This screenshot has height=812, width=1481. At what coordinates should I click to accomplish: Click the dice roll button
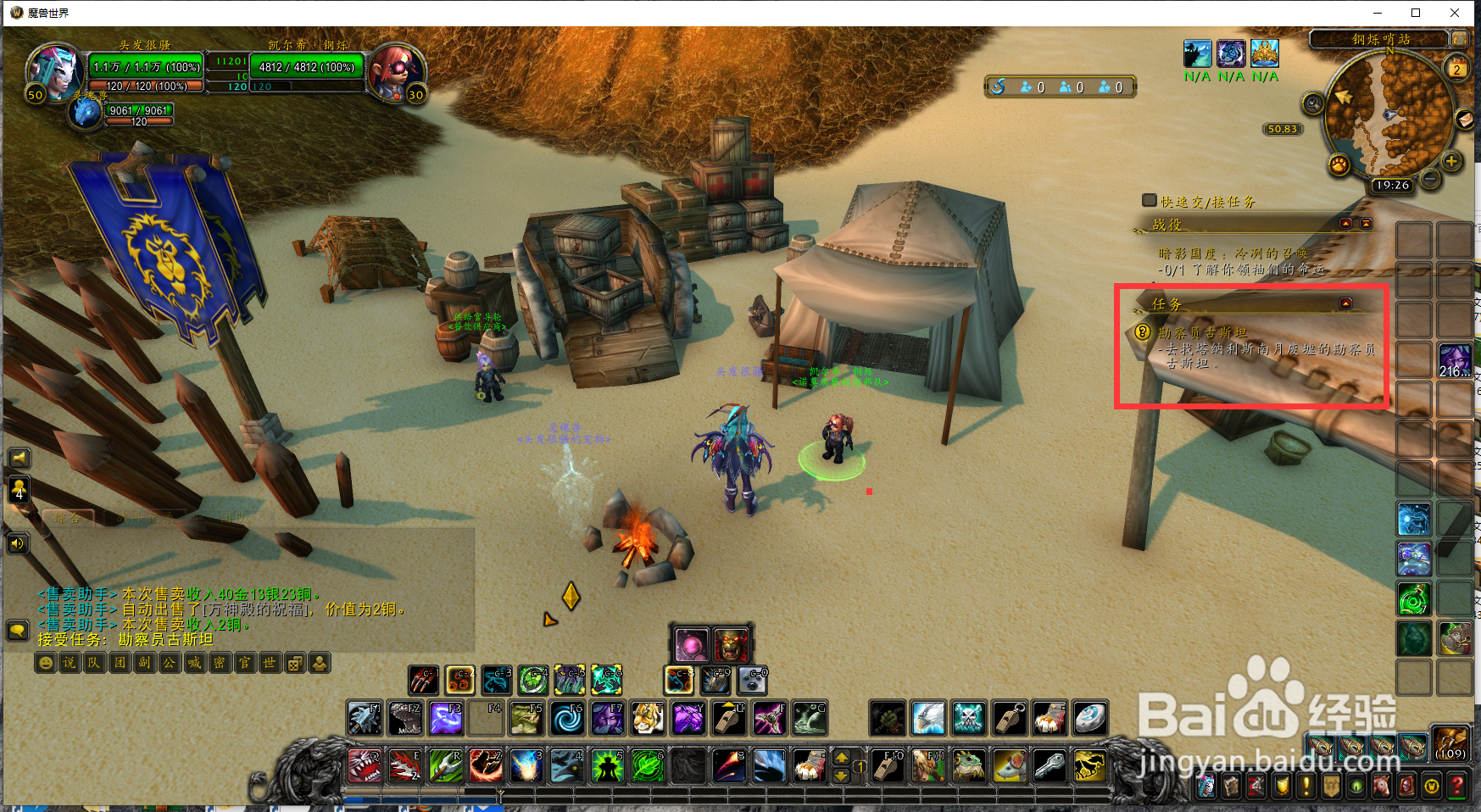pyautogui.click(x=294, y=663)
